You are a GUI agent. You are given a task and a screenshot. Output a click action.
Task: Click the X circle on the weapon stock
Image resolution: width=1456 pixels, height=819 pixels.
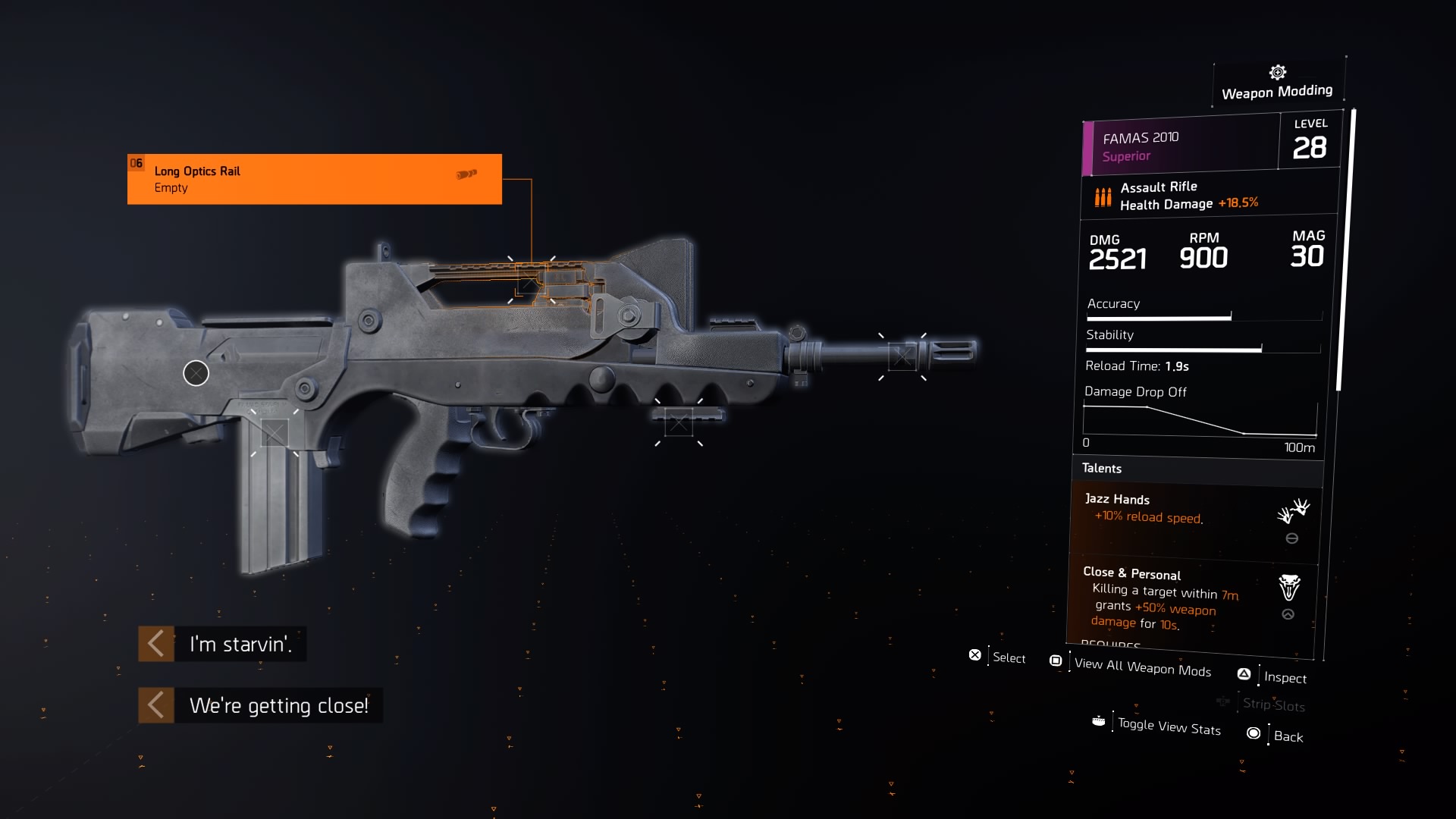tap(196, 373)
